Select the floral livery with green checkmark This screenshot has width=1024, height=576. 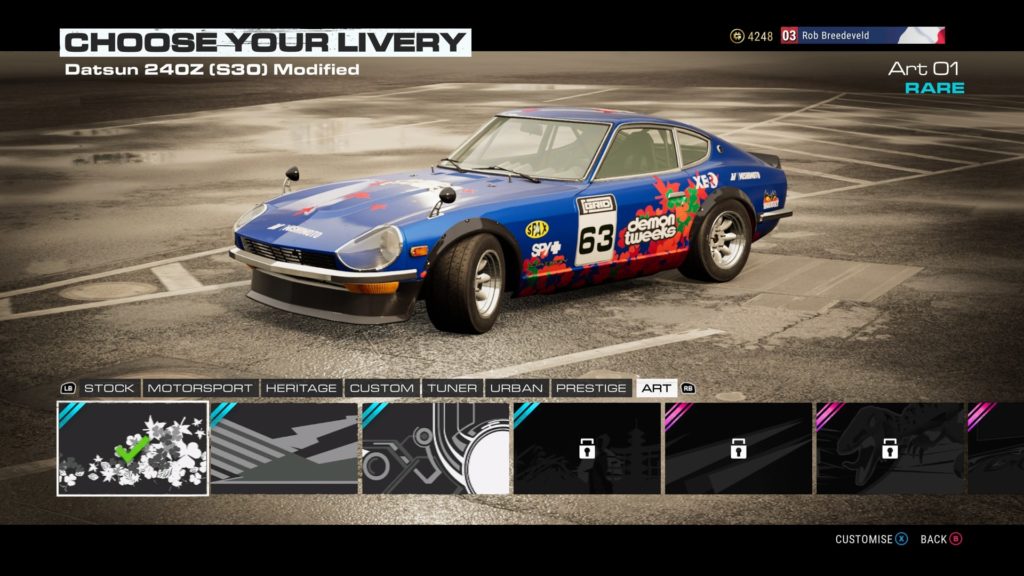[133, 448]
